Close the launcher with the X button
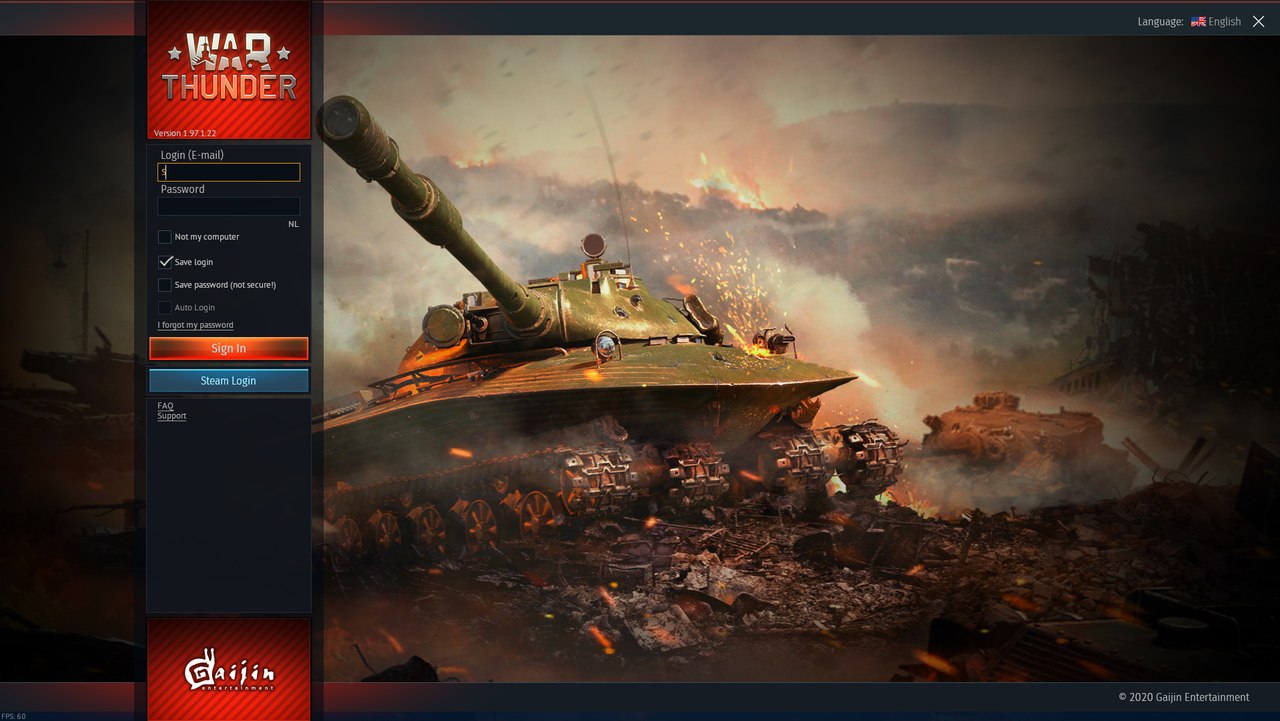1280x721 pixels. coord(1259,21)
